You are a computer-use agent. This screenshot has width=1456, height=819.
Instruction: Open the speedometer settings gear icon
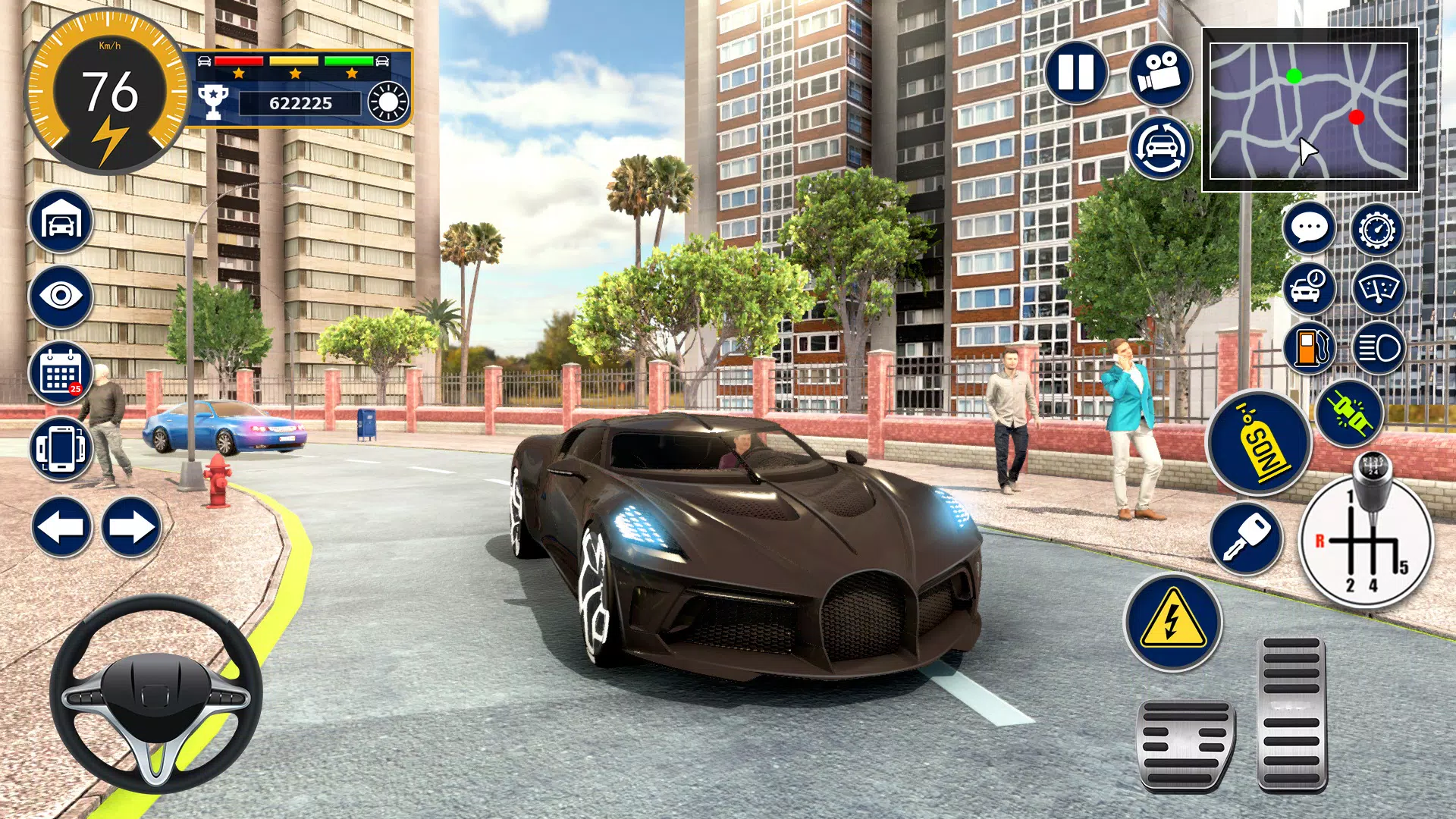1377,230
